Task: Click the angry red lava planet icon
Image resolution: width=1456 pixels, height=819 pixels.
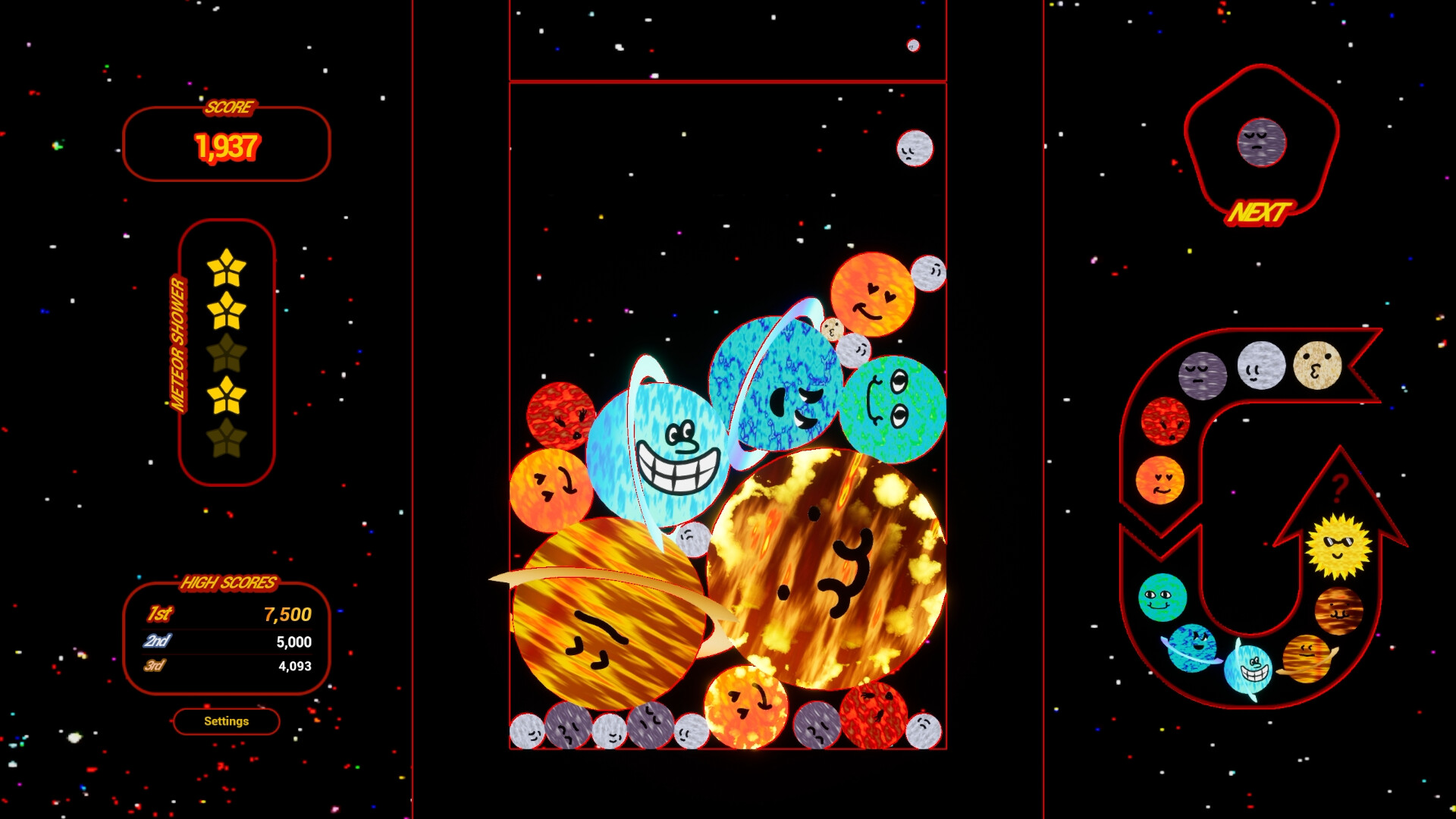Action: tap(1165, 419)
